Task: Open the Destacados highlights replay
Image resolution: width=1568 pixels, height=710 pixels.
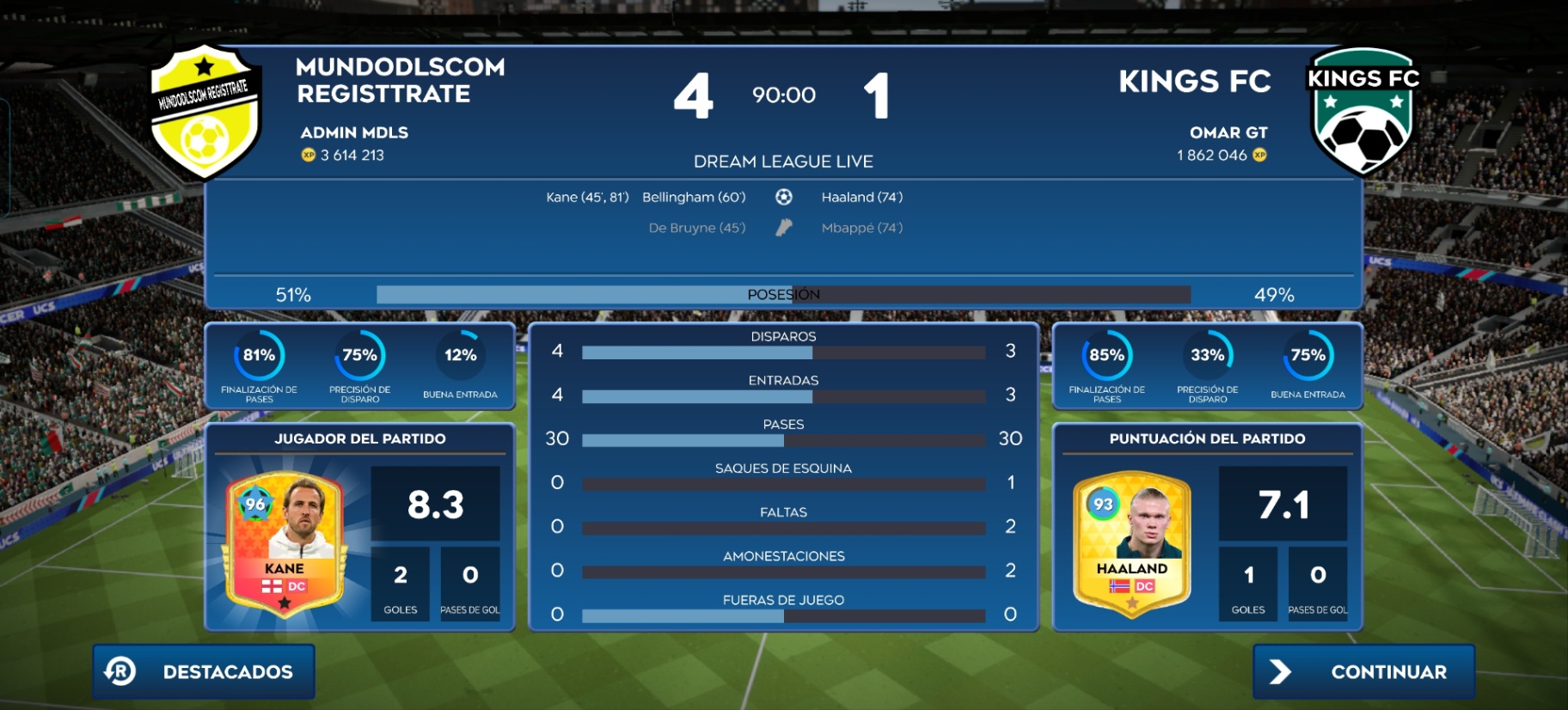Action: [x=204, y=671]
